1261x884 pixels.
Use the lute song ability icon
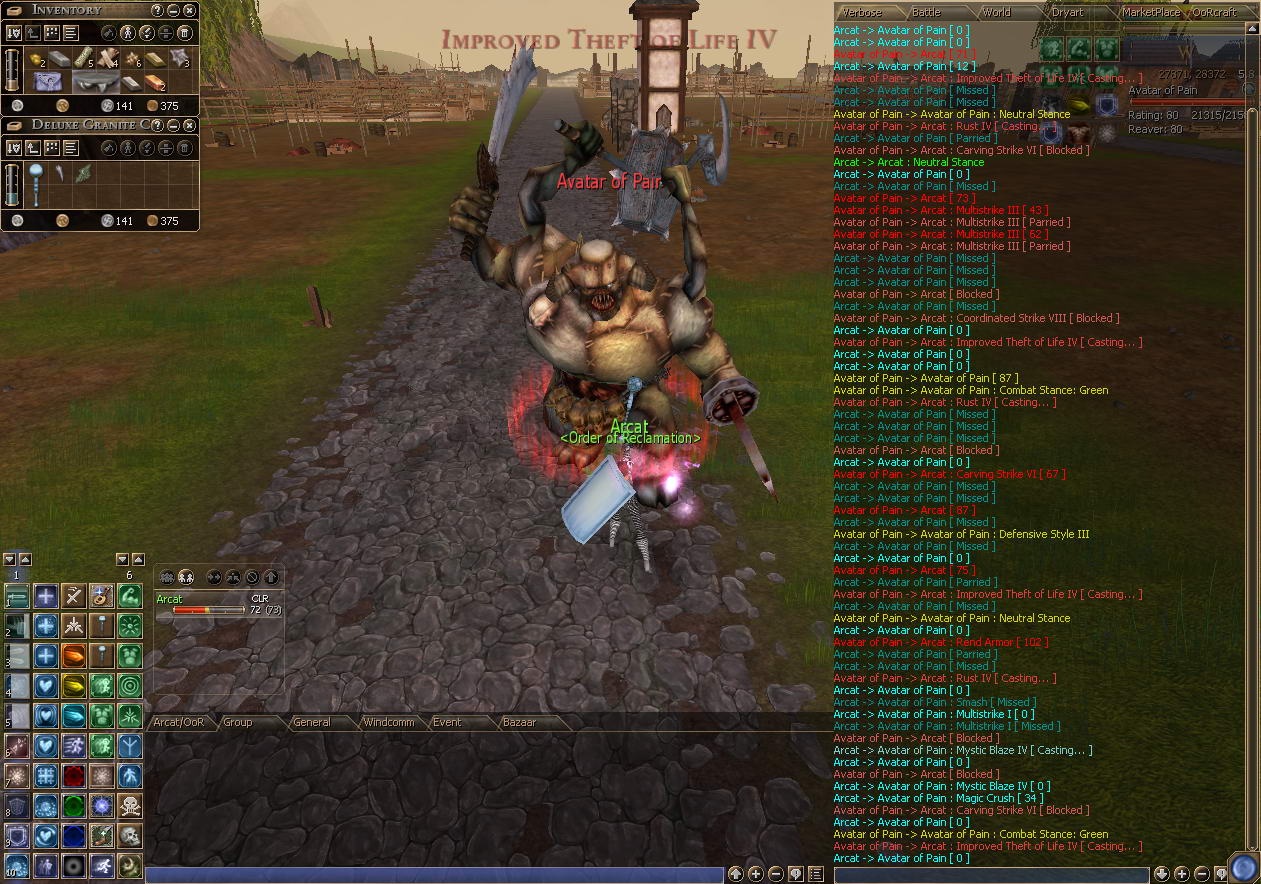click(x=101, y=596)
